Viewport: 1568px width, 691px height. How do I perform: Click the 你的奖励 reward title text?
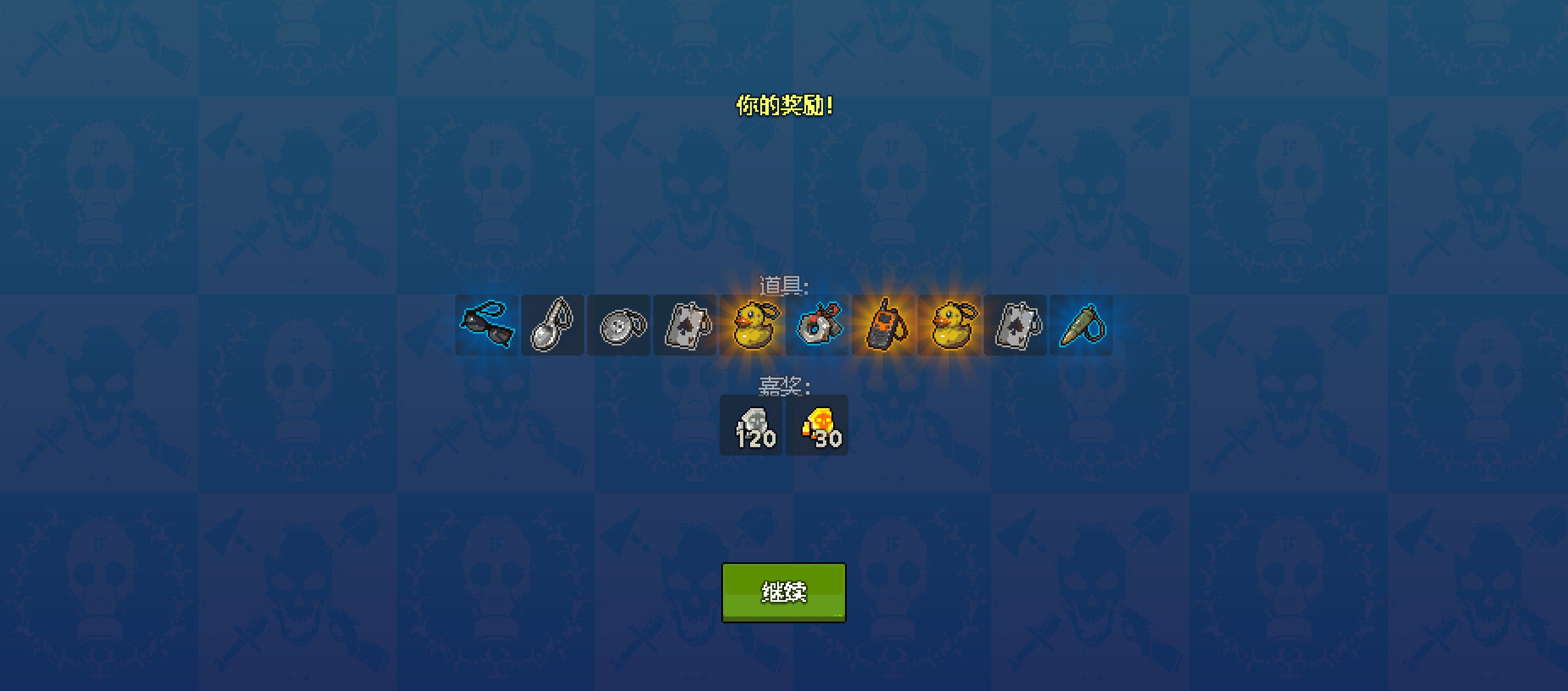784,104
